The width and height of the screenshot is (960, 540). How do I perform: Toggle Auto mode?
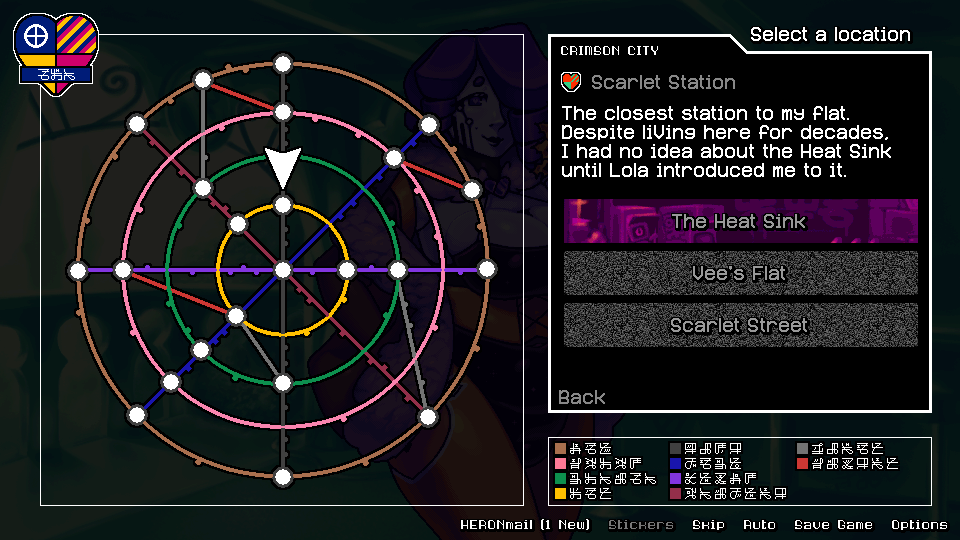(x=758, y=524)
